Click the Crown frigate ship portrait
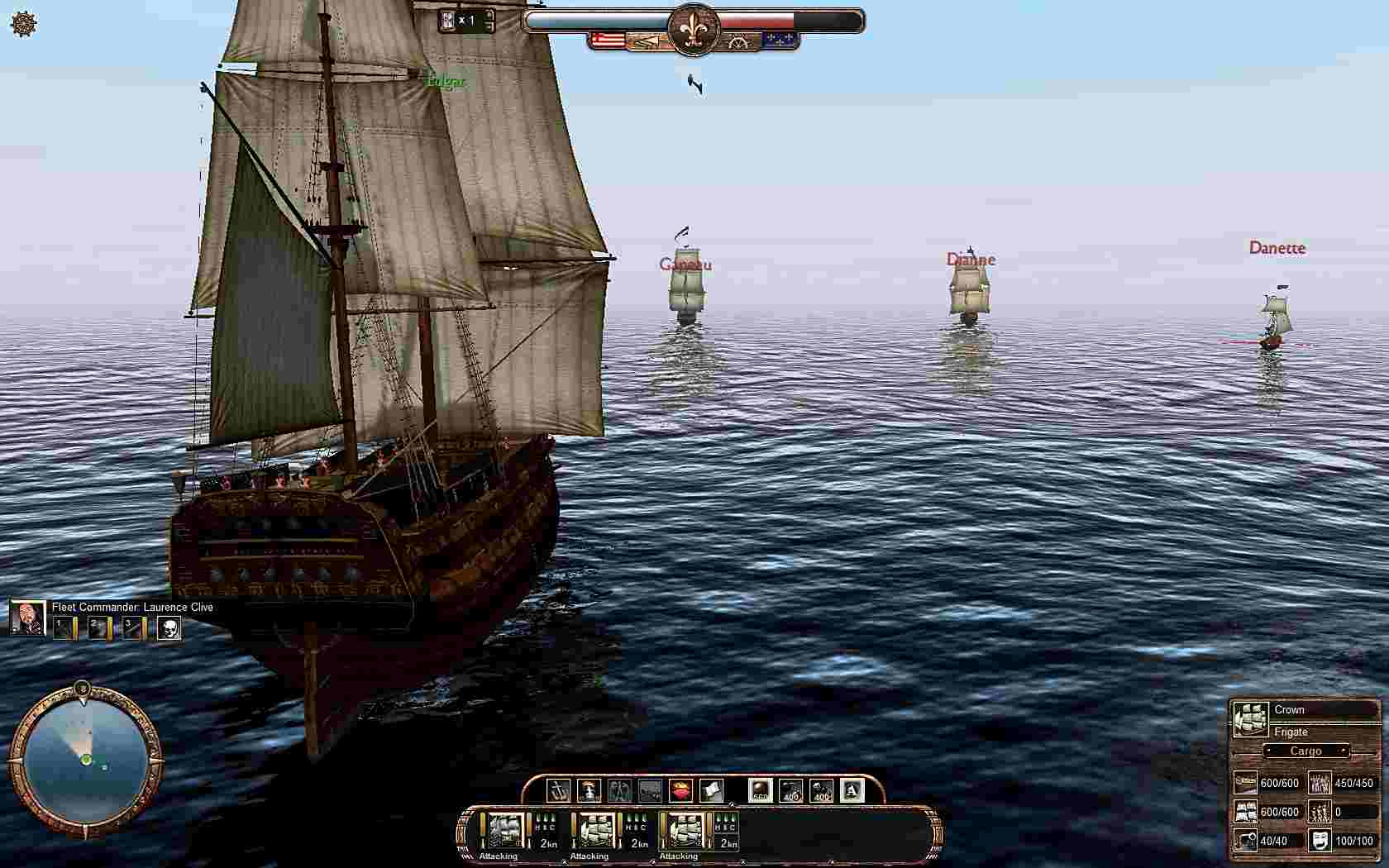 [x=1250, y=719]
